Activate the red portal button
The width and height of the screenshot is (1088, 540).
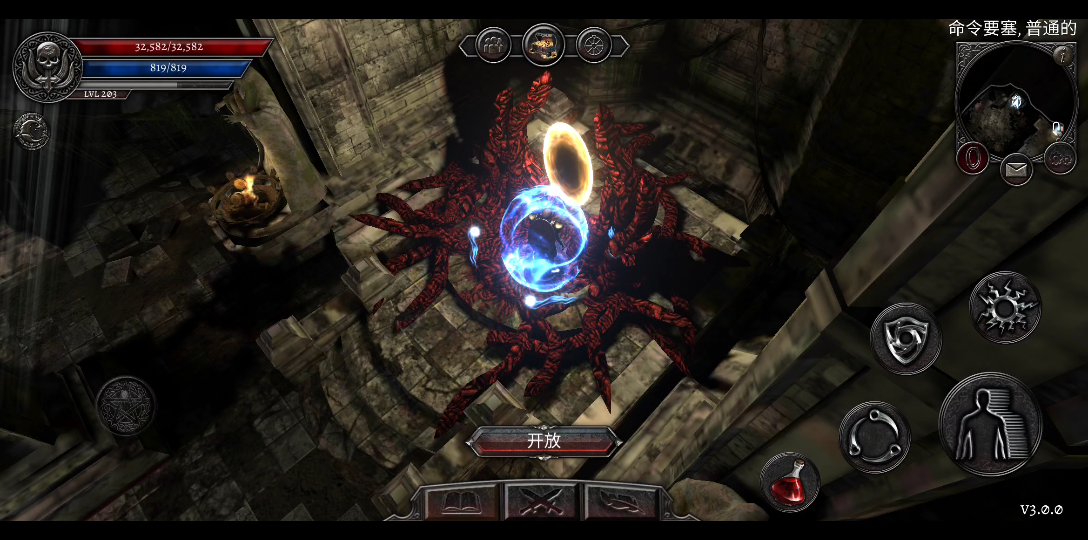pyautogui.click(x=973, y=158)
